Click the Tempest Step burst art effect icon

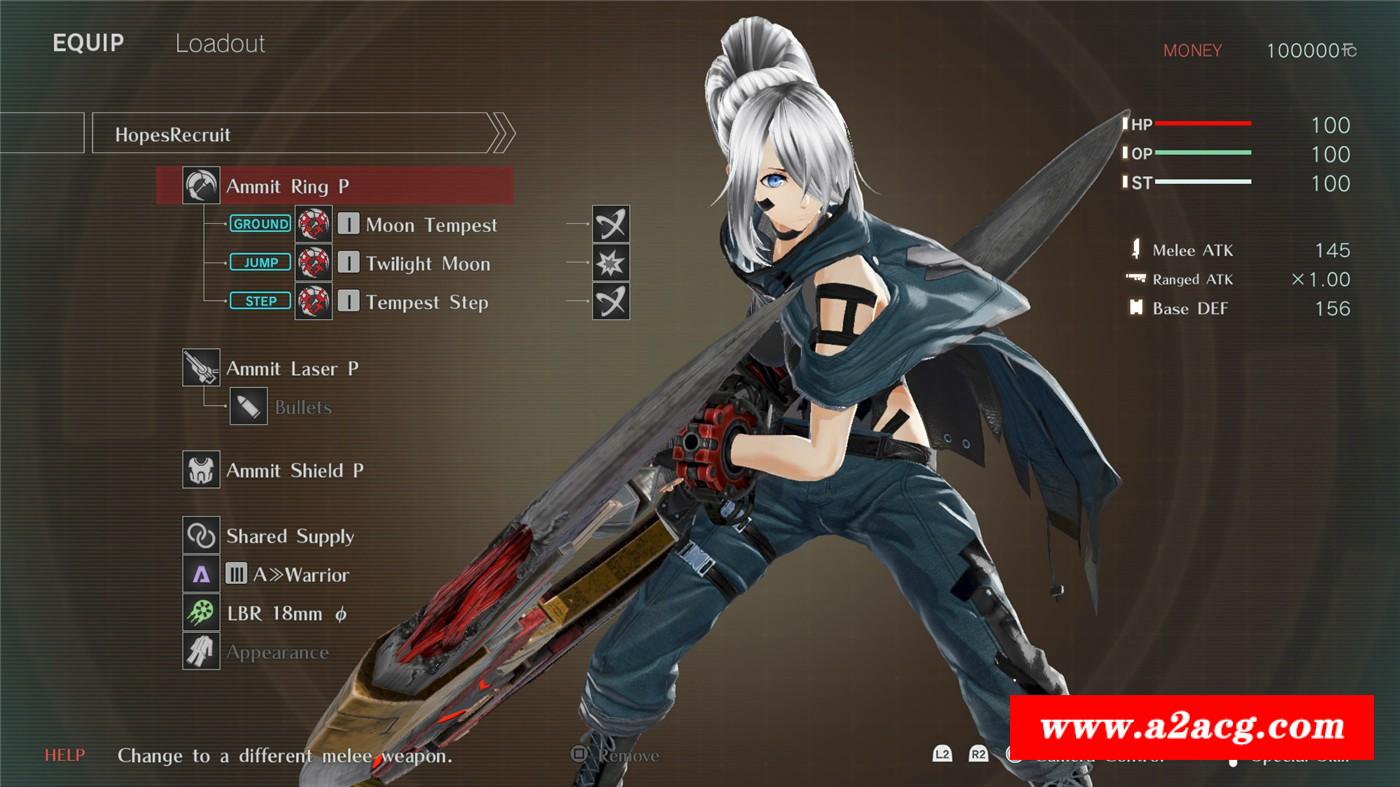tap(610, 302)
